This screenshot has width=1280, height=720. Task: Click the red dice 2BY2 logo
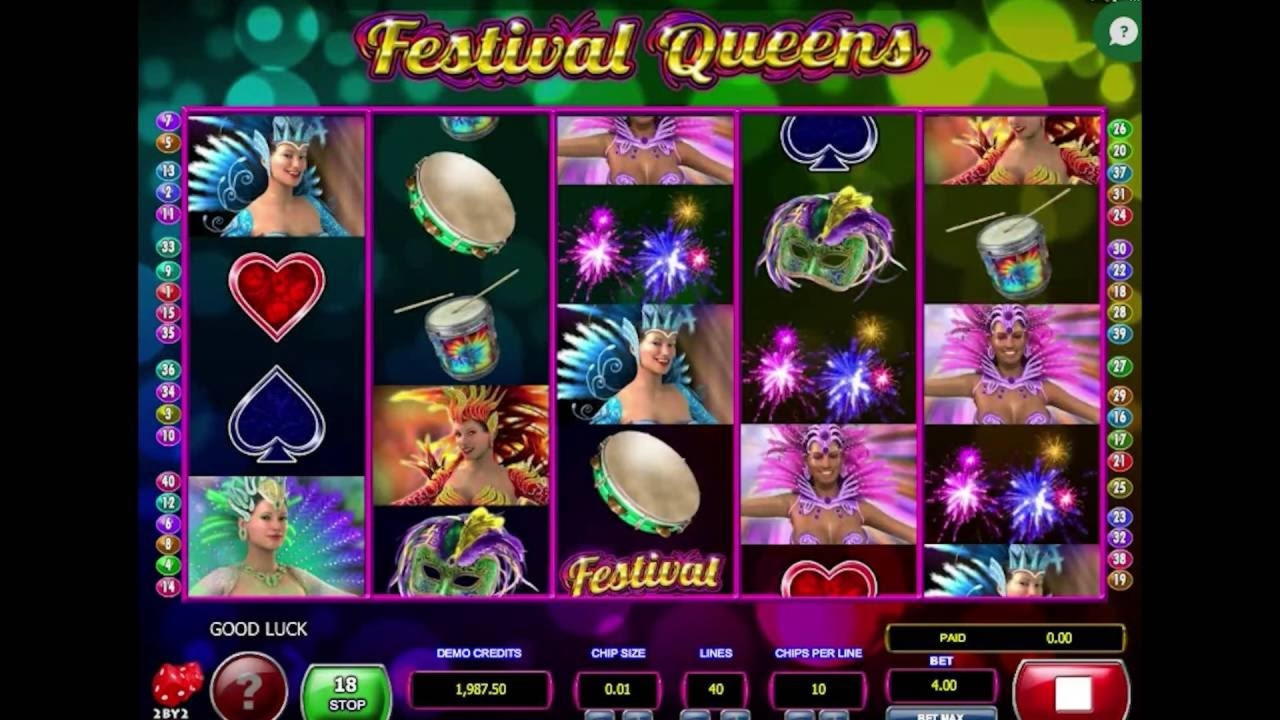176,687
